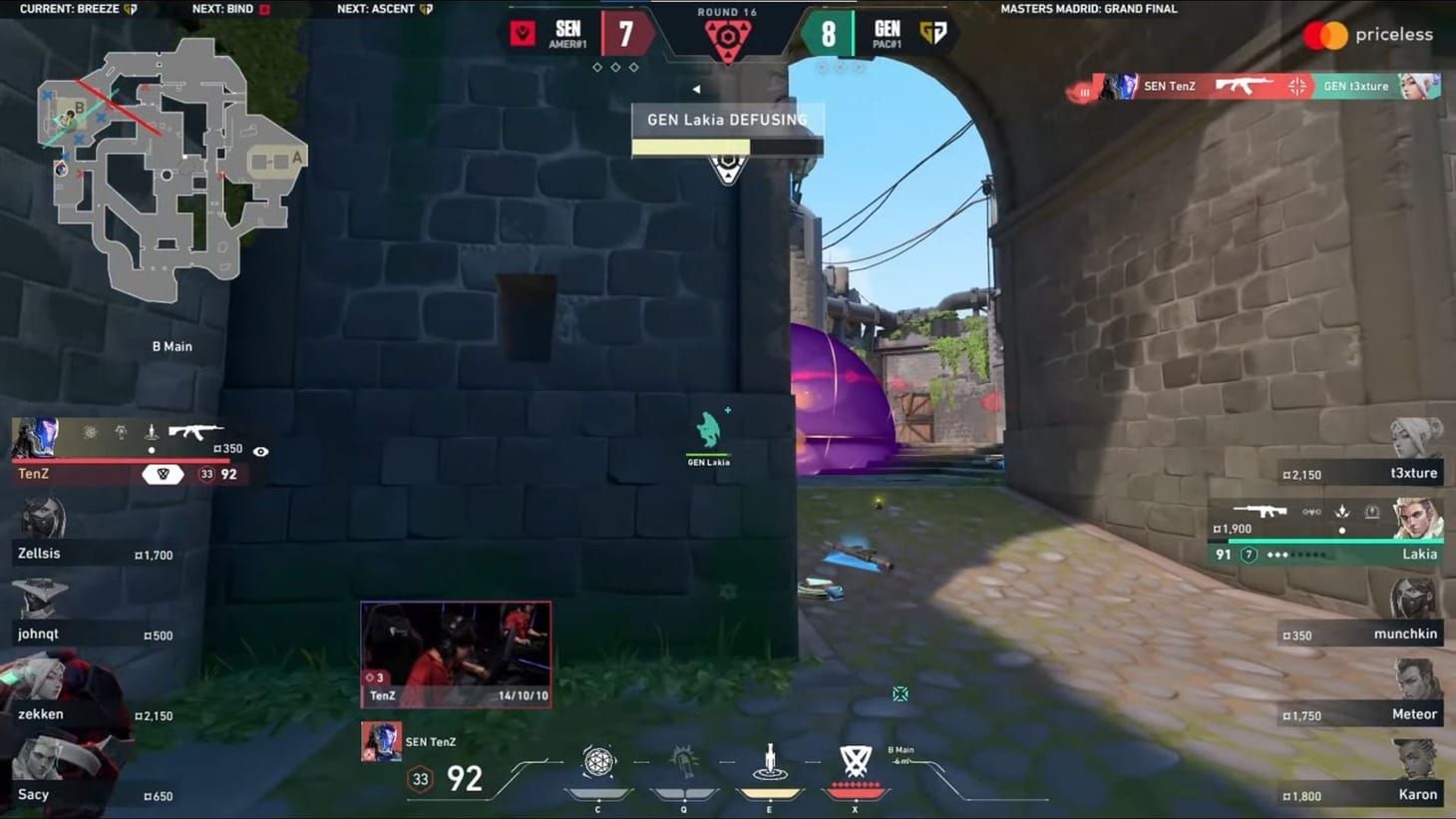Viewport: 1456px width, 819px height.
Task: Click munchkin's player name
Action: pos(1406,633)
